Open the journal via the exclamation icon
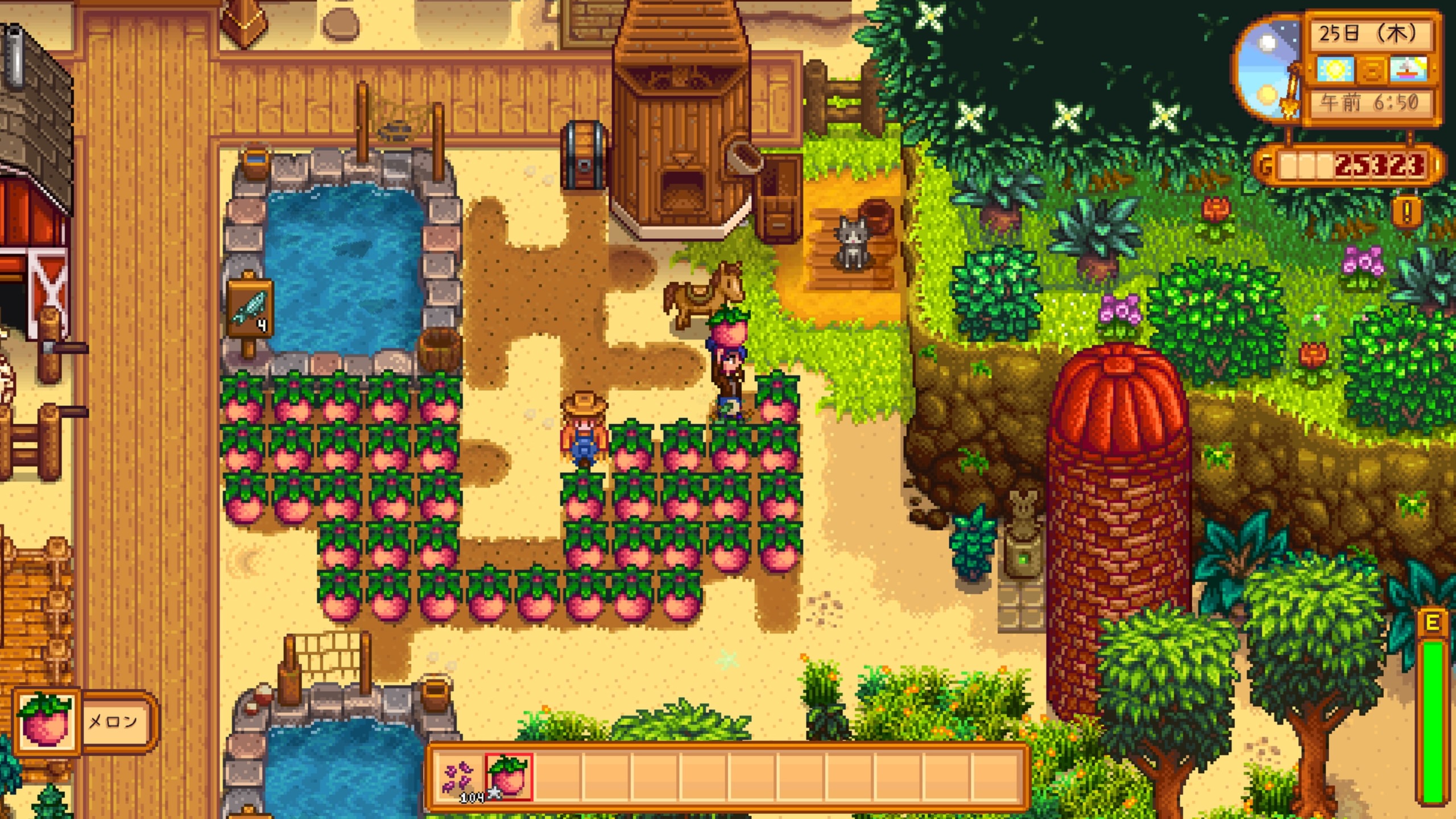The width and height of the screenshot is (1456, 819). [x=1407, y=212]
